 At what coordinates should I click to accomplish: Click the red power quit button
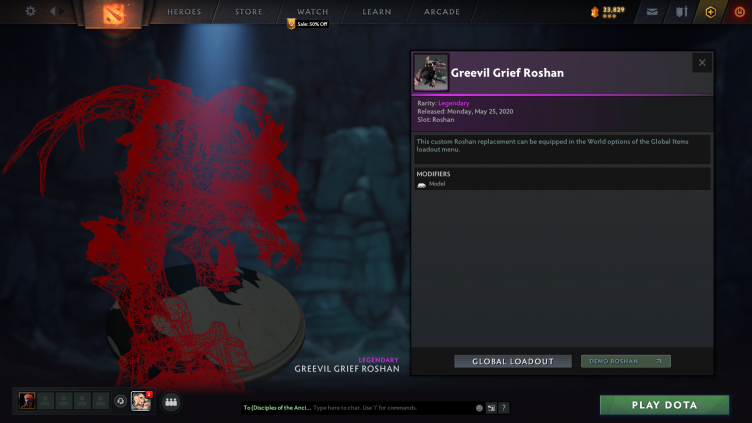tap(738, 12)
